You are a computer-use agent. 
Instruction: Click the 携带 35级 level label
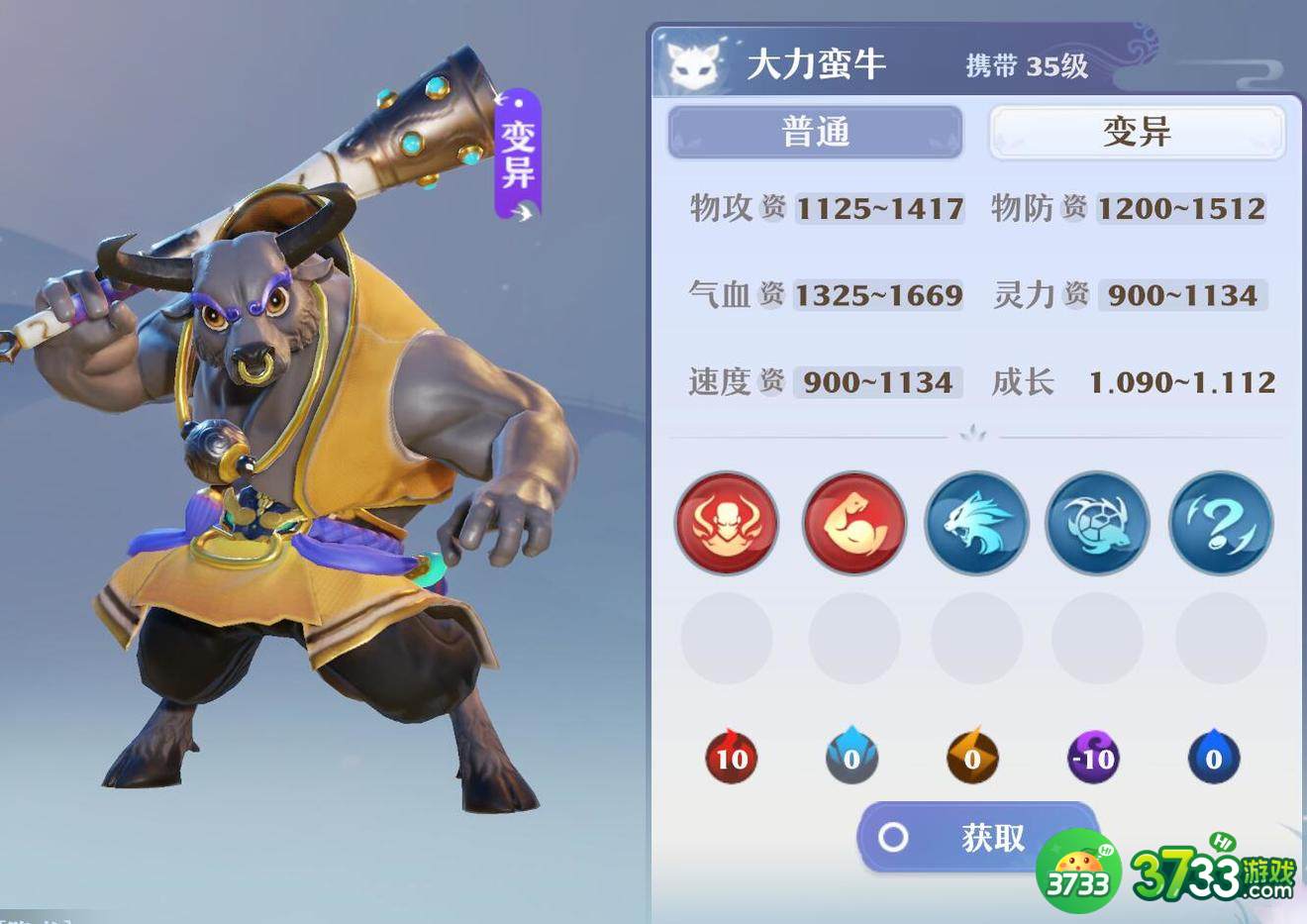[x=1026, y=65]
